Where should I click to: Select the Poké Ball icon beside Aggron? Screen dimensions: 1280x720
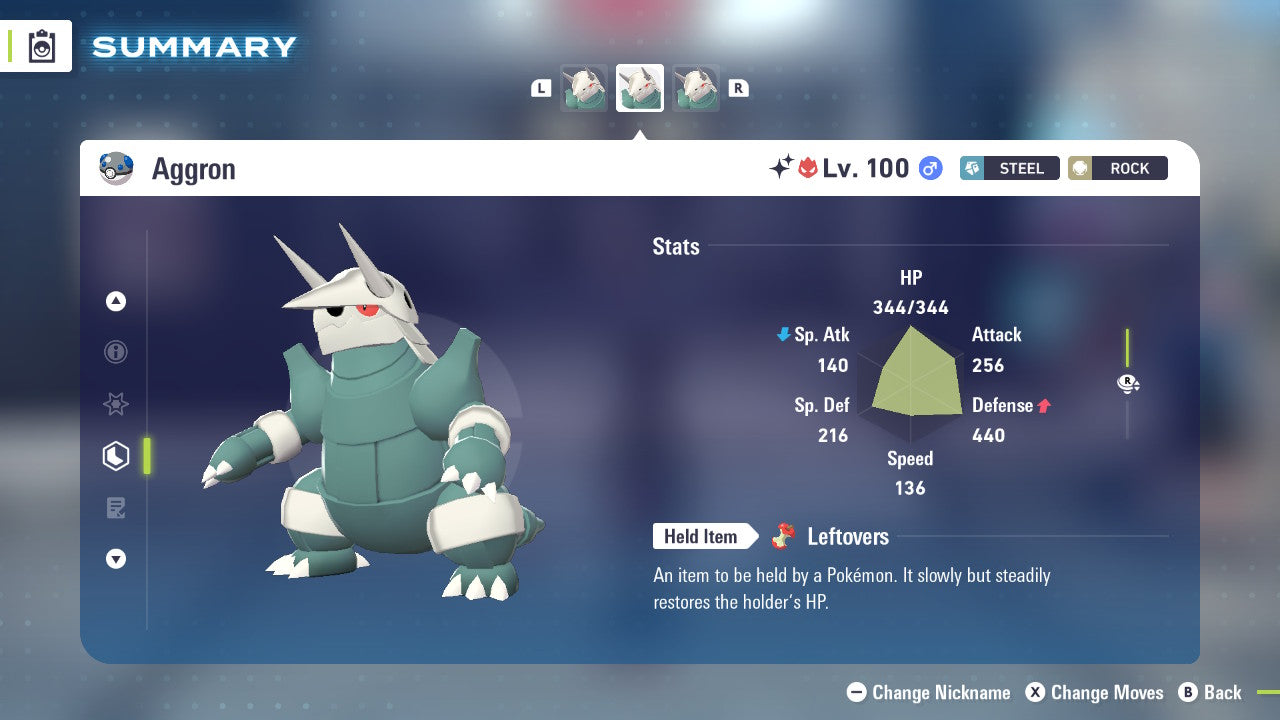coord(117,168)
